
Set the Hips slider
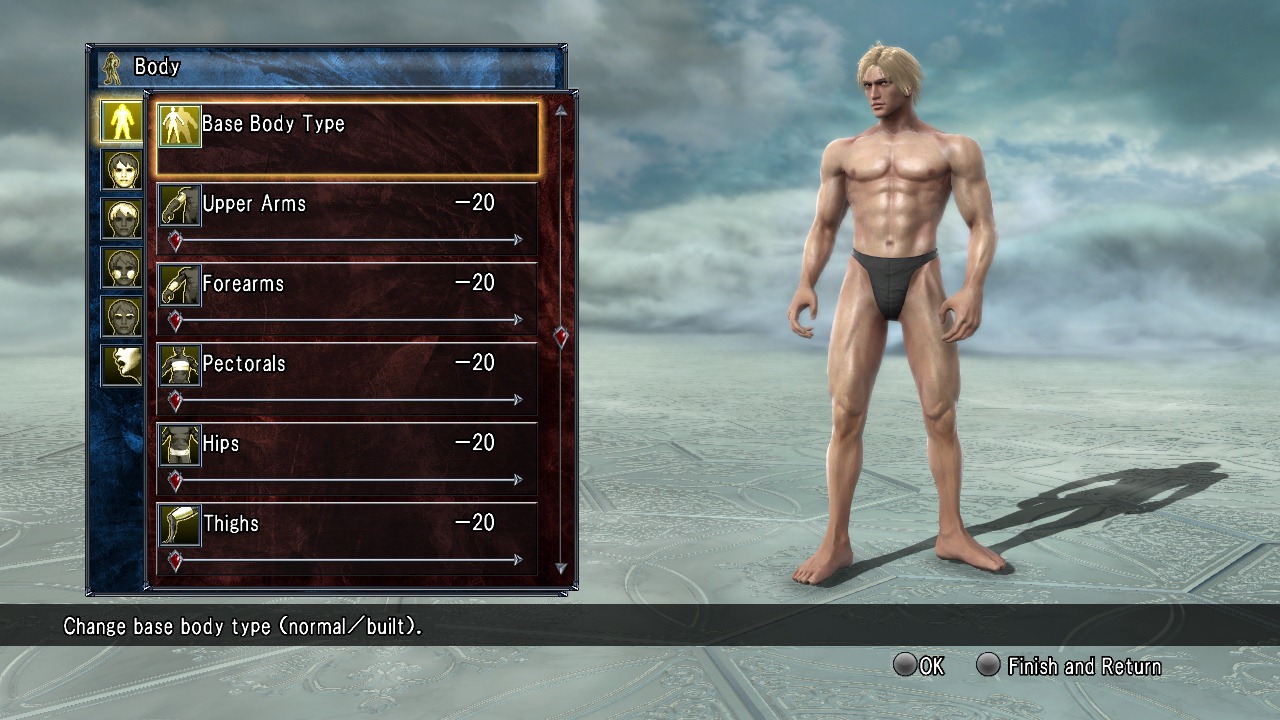[347, 480]
